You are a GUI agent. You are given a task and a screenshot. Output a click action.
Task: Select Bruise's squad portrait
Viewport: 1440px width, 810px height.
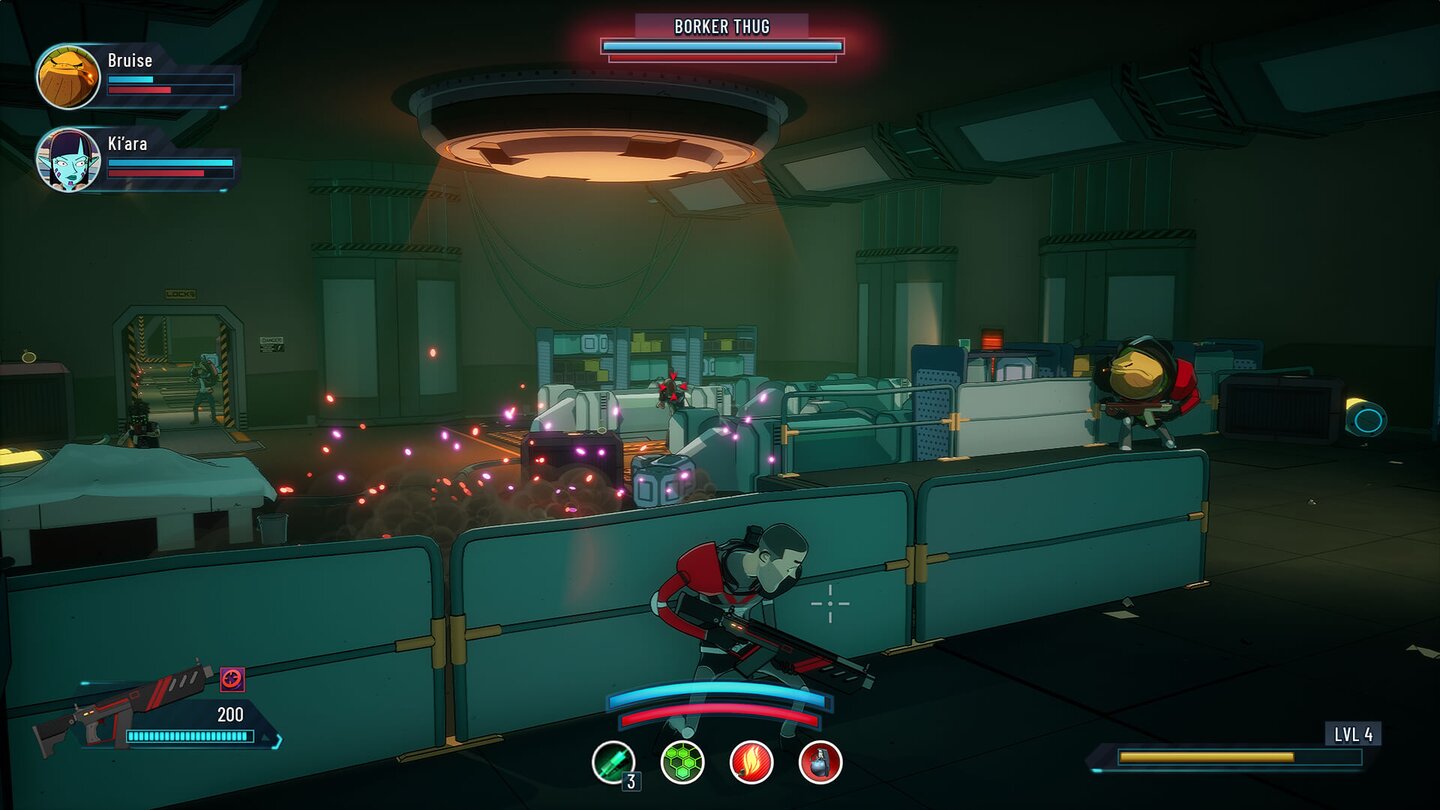click(68, 77)
